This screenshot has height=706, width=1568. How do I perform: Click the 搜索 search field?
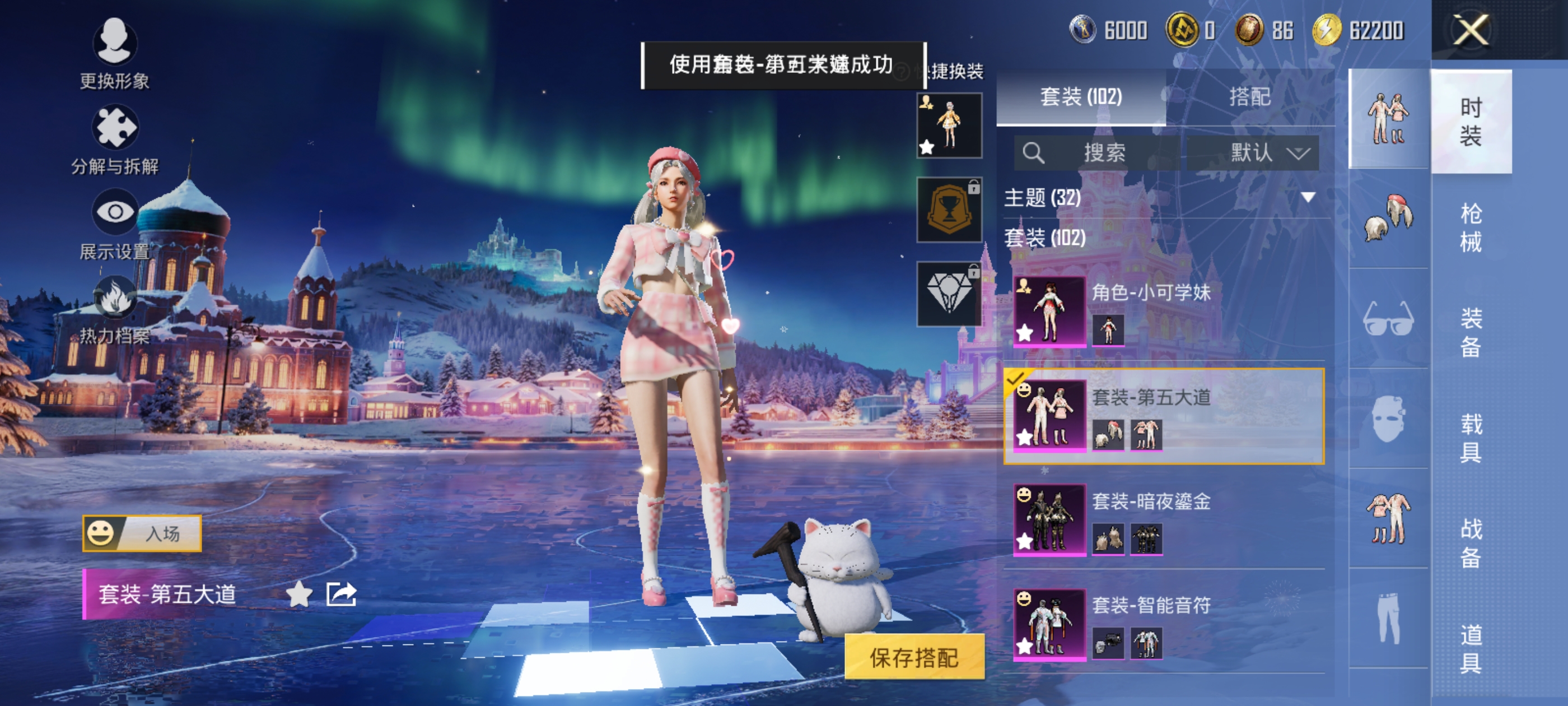point(1096,152)
